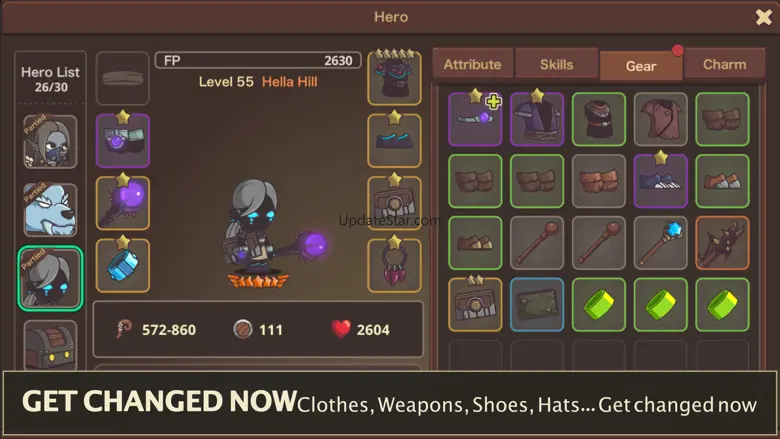Screen dimensions: 780x439
Task: Select the equipped five-star dark armor slot
Action: coord(394,78)
